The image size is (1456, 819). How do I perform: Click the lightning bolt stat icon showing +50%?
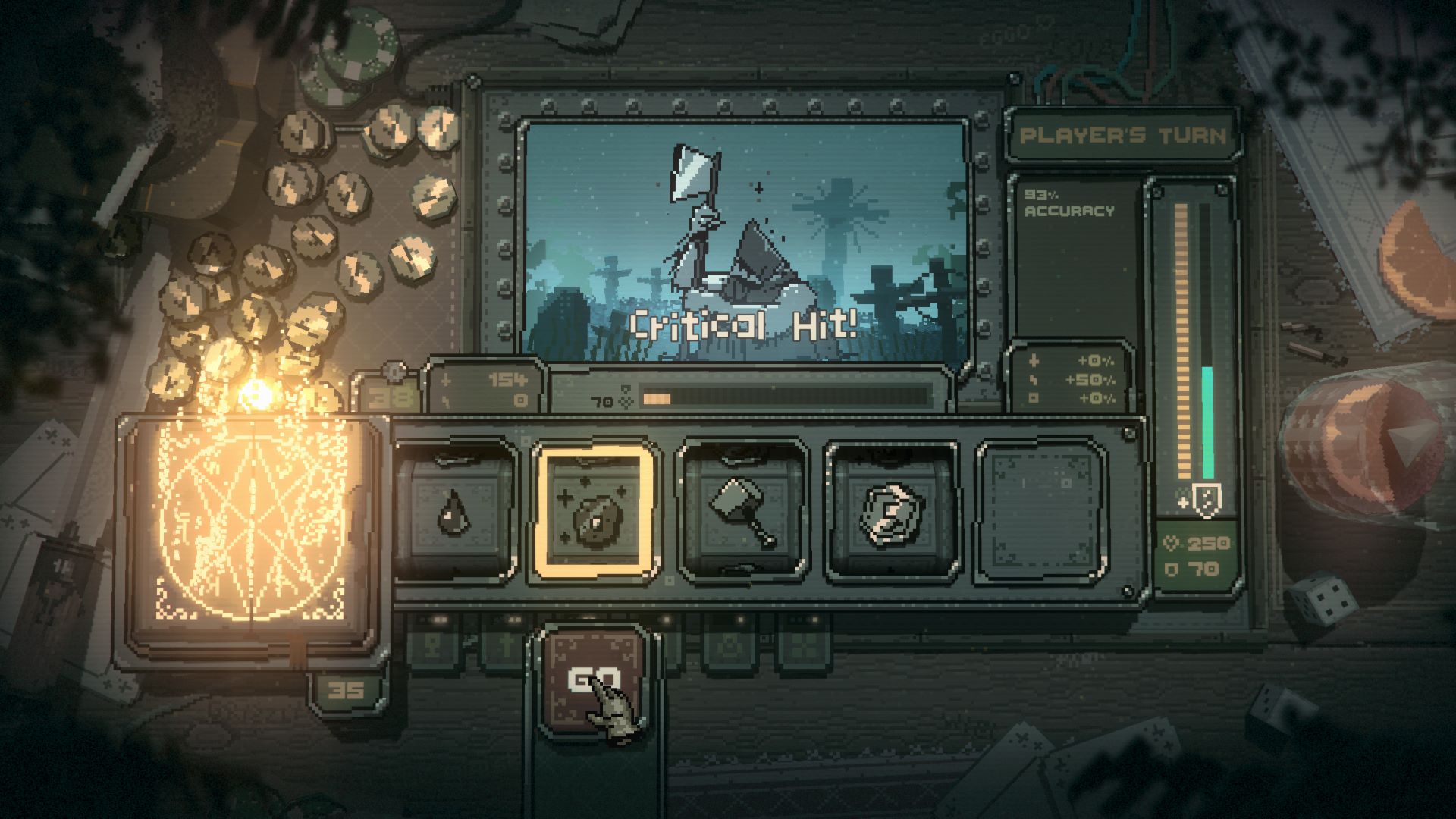point(1033,380)
